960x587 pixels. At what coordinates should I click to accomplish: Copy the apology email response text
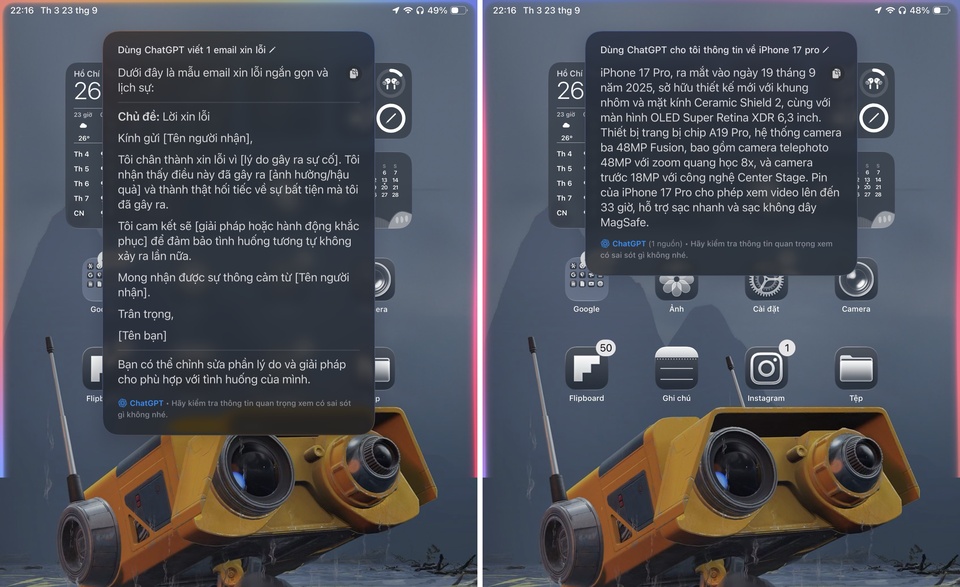coord(354,73)
